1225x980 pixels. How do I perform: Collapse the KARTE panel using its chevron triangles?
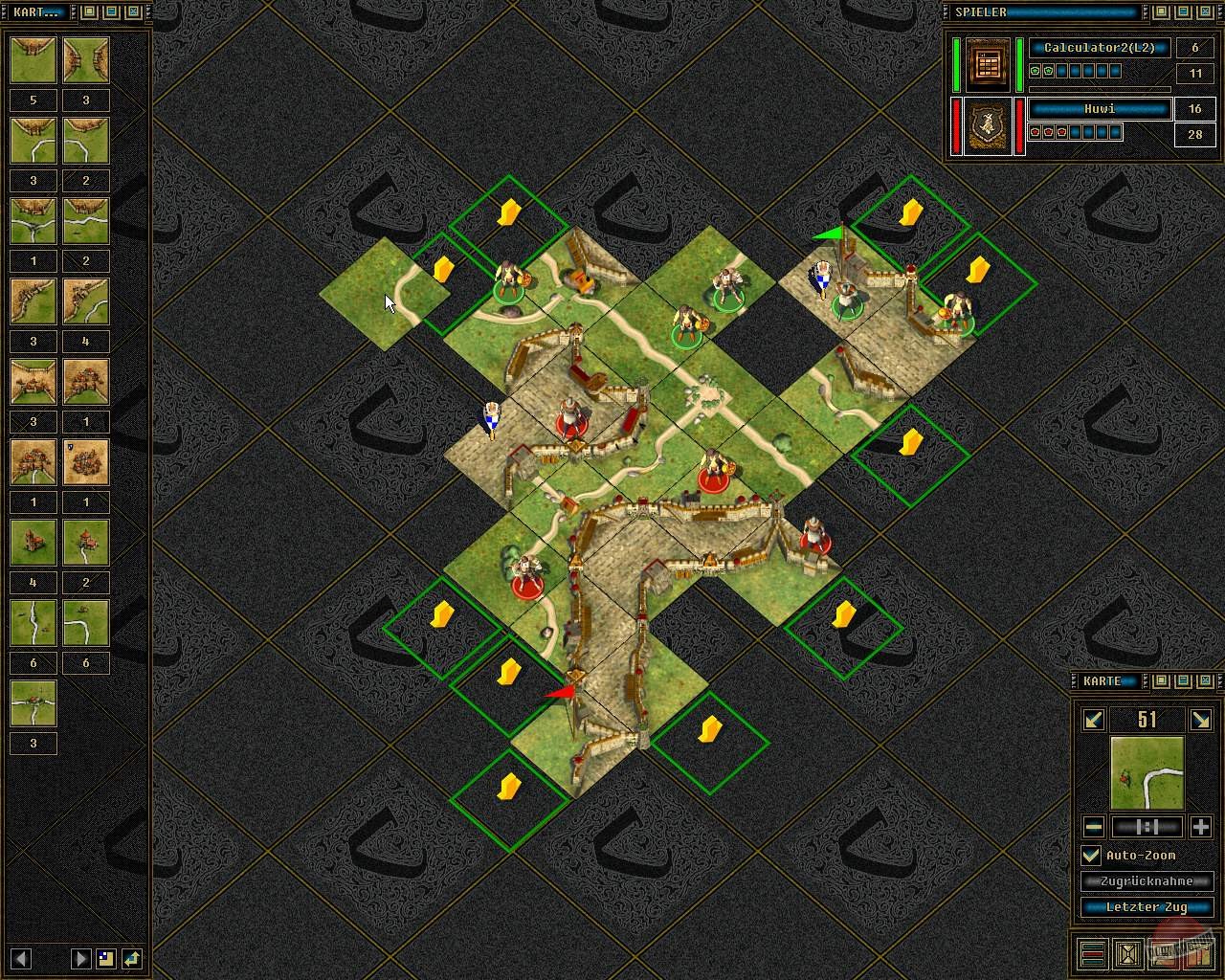pyautogui.click(x=1145, y=681)
